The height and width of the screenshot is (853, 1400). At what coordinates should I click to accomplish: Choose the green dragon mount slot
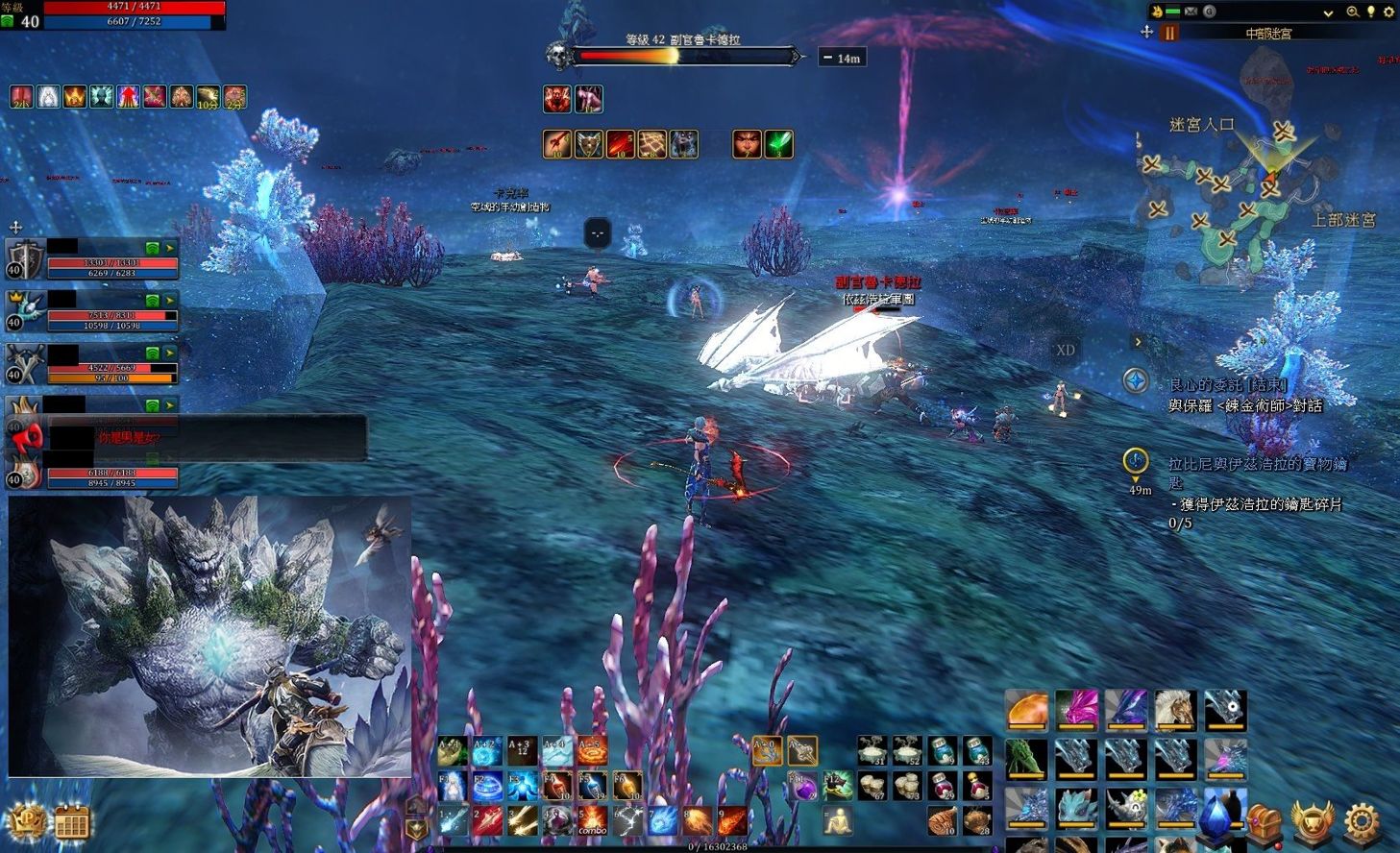click(1026, 757)
